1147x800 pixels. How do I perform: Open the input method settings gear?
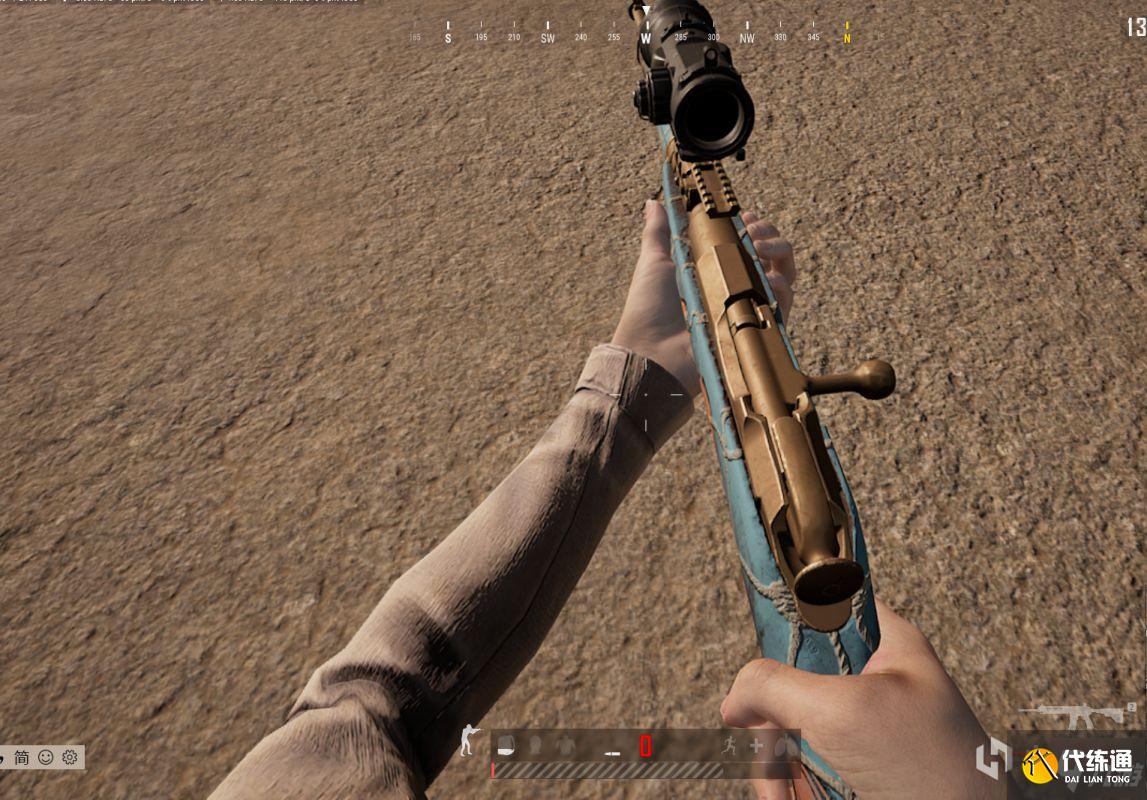pyautogui.click(x=69, y=757)
